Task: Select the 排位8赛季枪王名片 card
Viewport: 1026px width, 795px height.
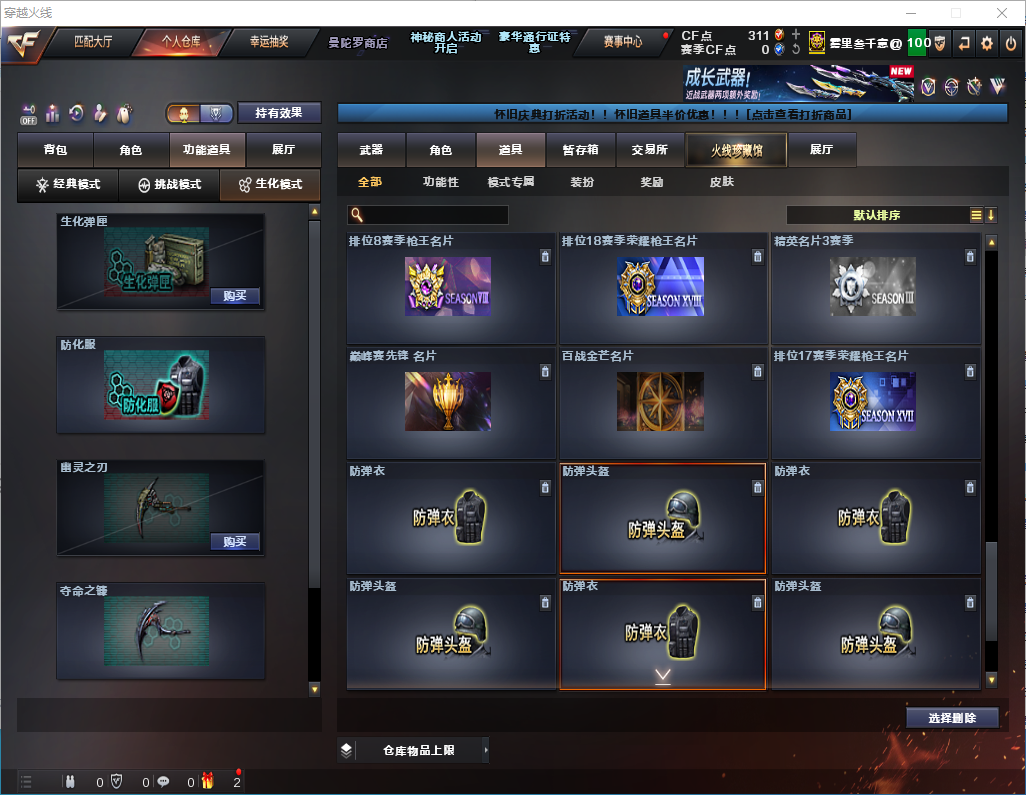Action: pyautogui.click(x=450, y=289)
